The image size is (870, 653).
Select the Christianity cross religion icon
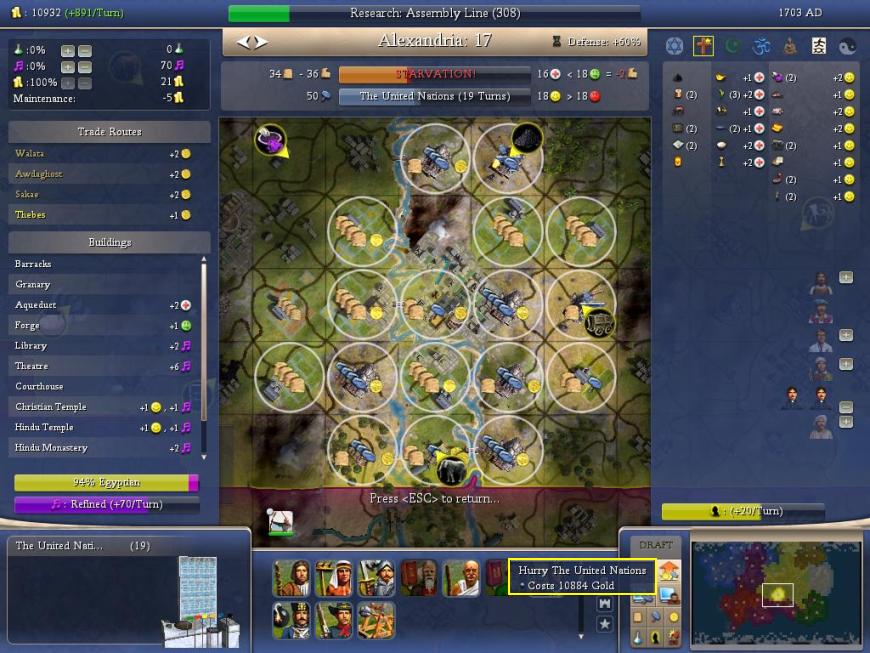click(x=703, y=46)
